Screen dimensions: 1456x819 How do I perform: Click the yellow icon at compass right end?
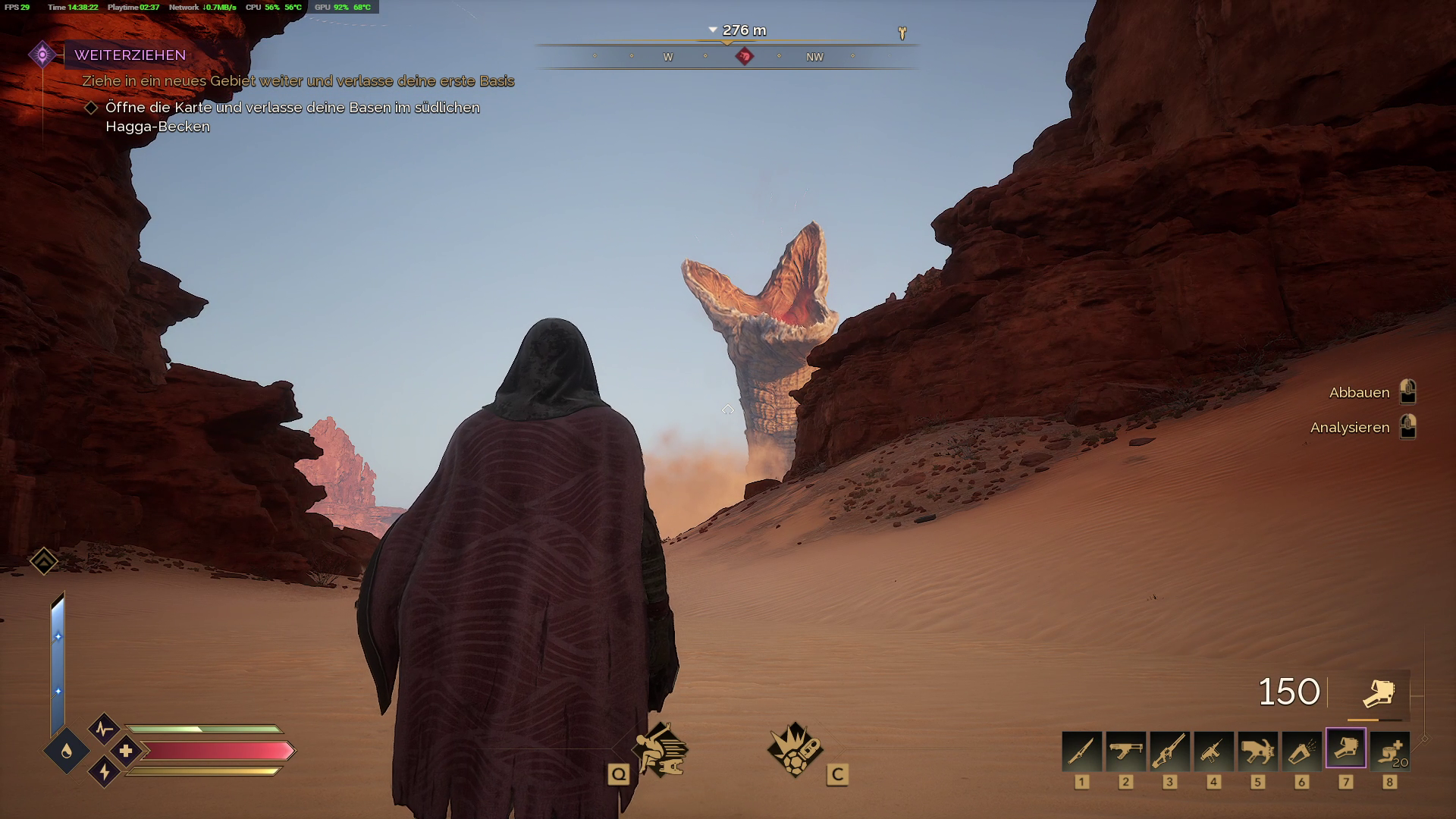pyautogui.click(x=902, y=33)
